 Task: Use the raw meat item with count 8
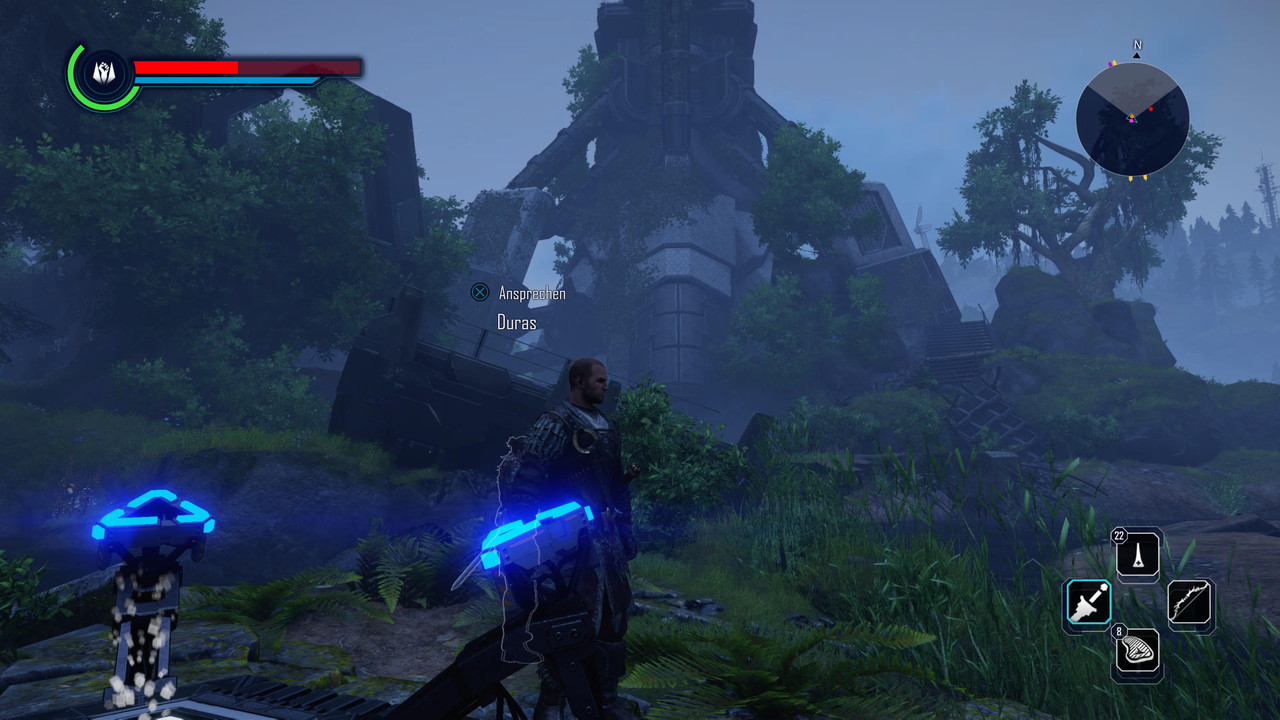[x=1138, y=651]
